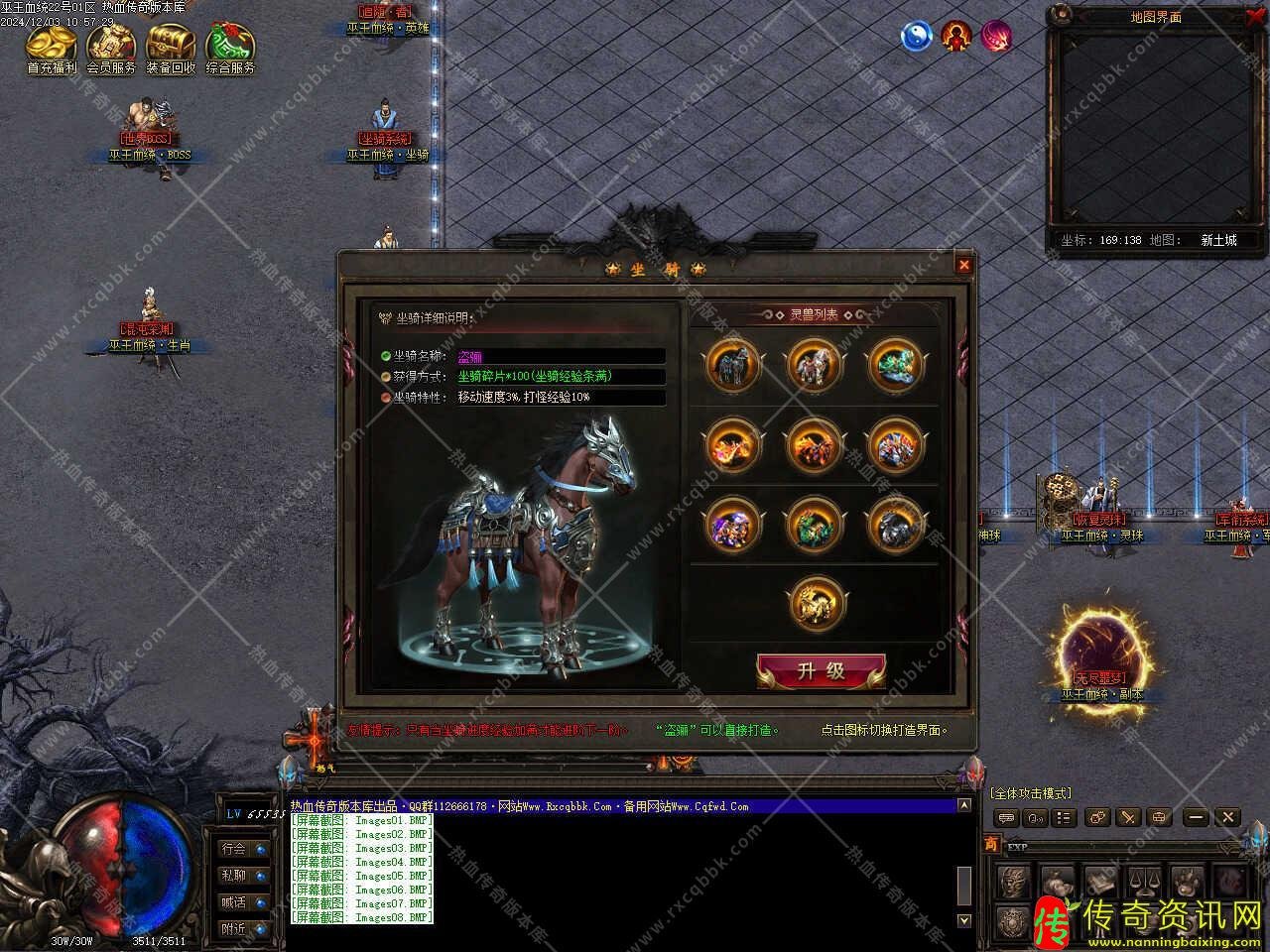Open 综合服务 general services

coord(230,48)
